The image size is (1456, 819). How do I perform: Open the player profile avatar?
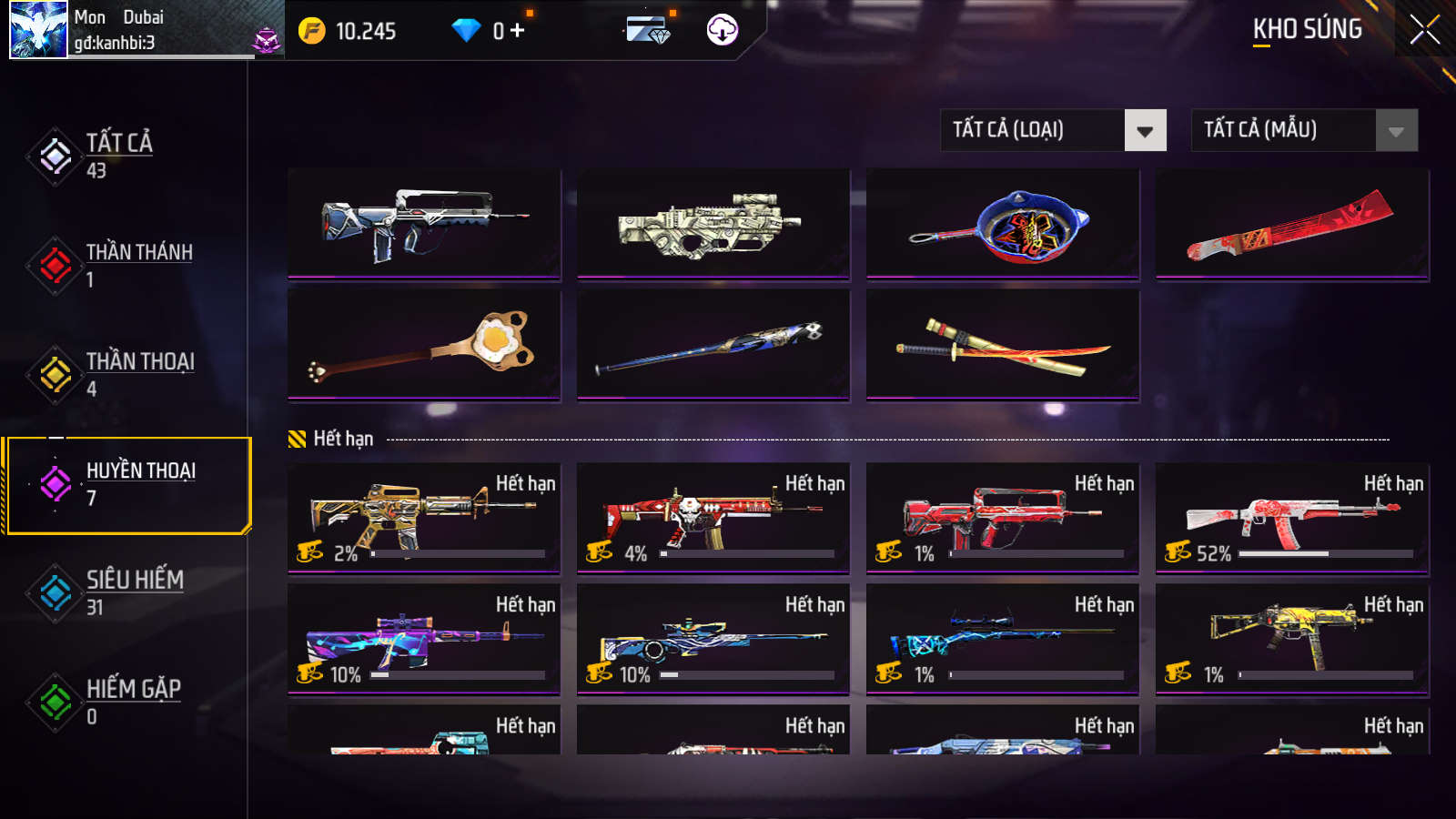tap(38, 30)
